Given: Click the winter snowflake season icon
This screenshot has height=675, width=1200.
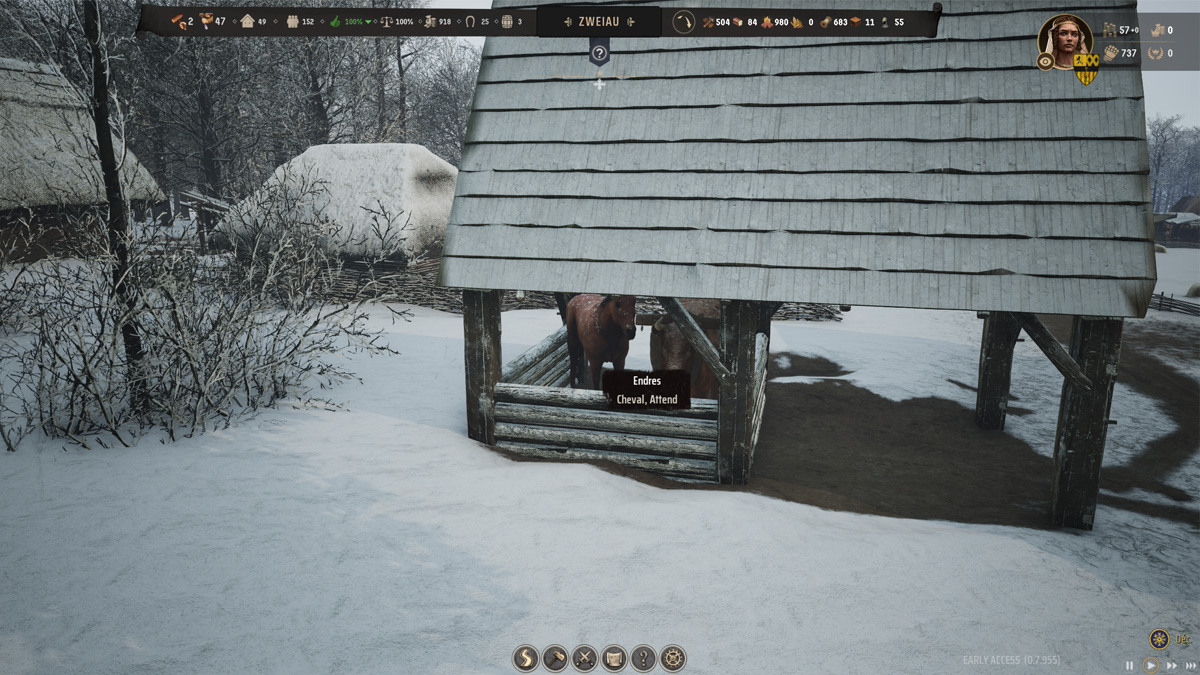Looking at the screenshot, I should 1159,638.
